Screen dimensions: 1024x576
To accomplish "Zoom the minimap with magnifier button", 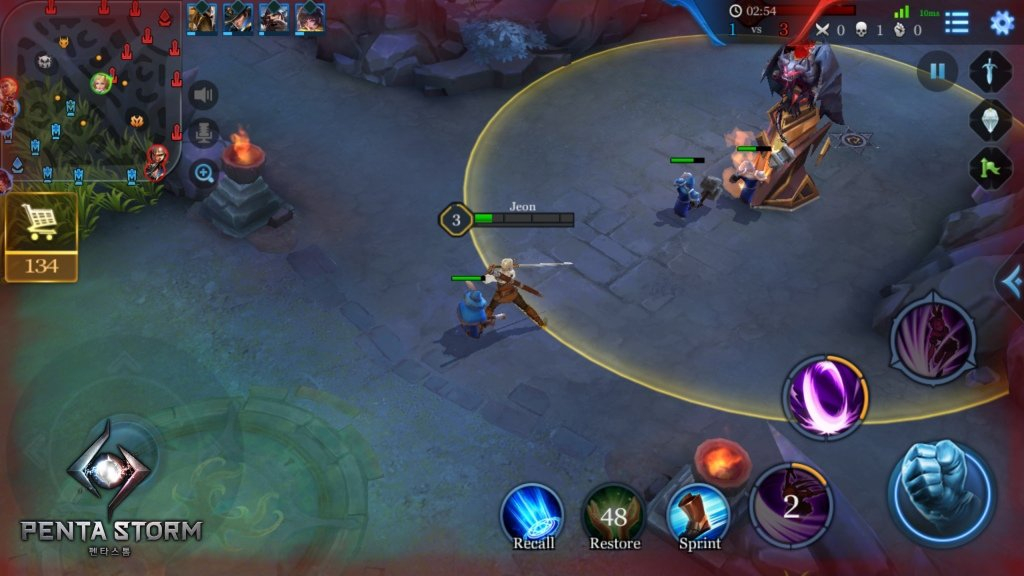I will coord(204,172).
